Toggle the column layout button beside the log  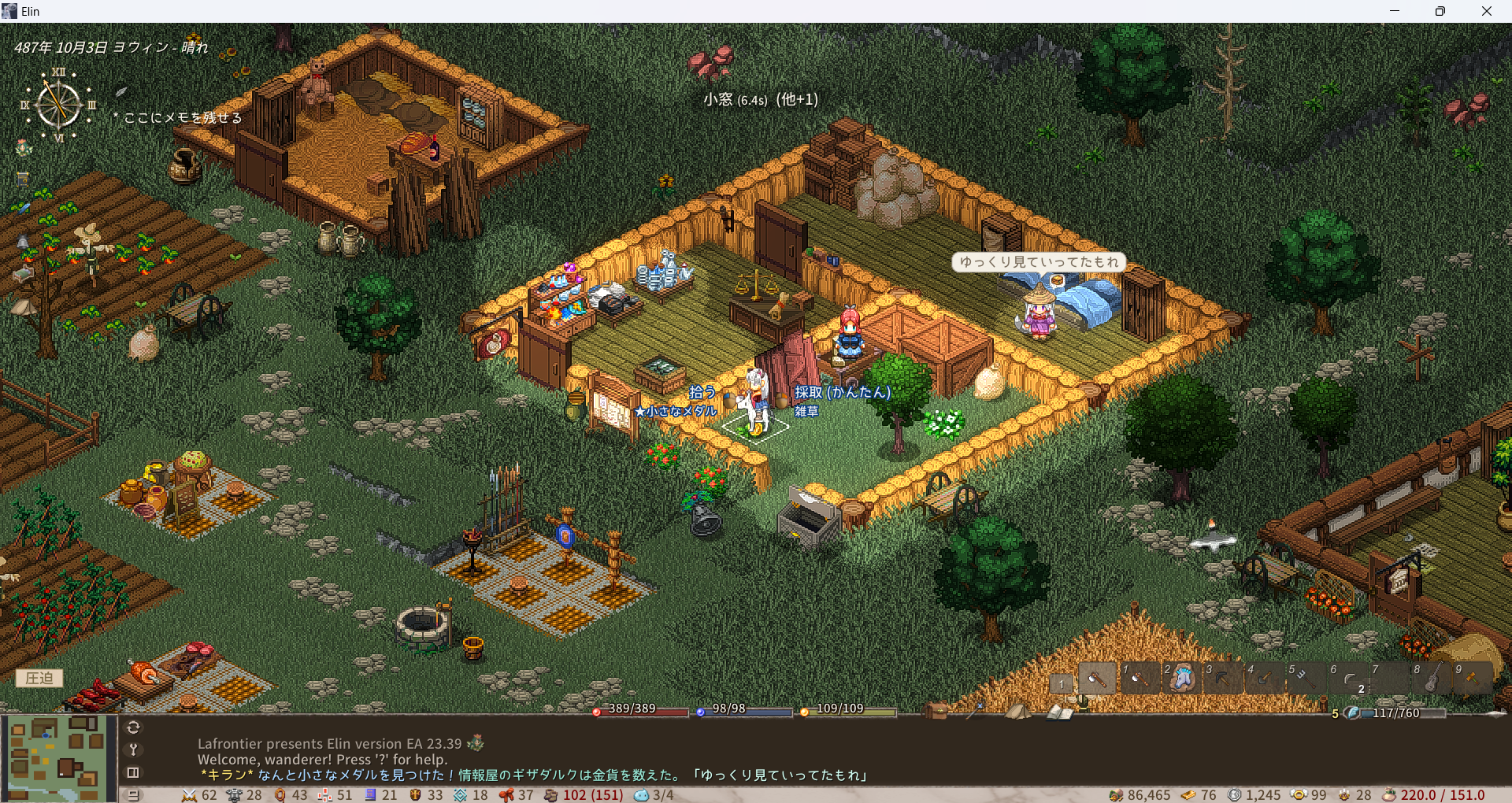point(133,772)
